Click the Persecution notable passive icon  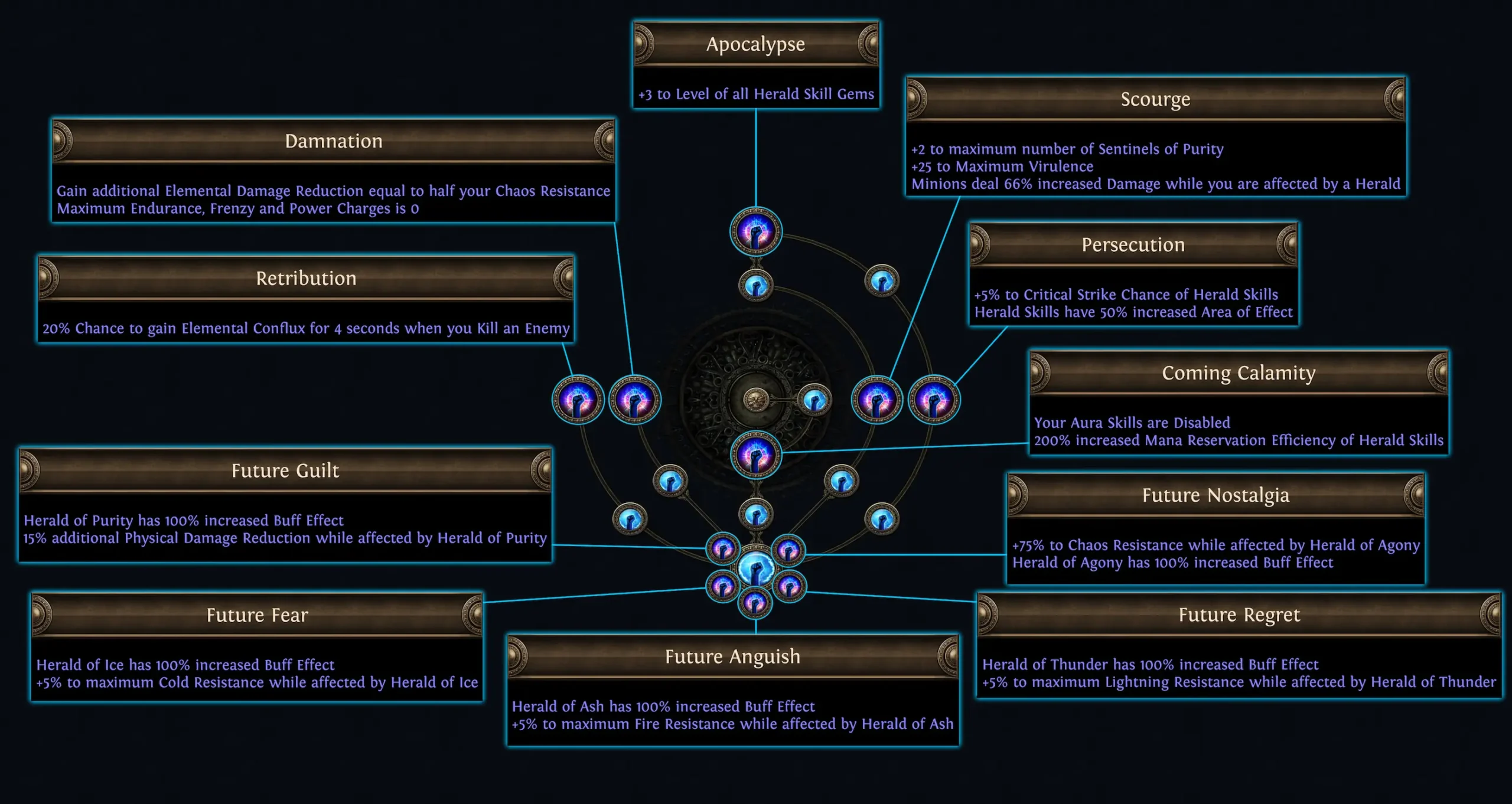point(935,400)
